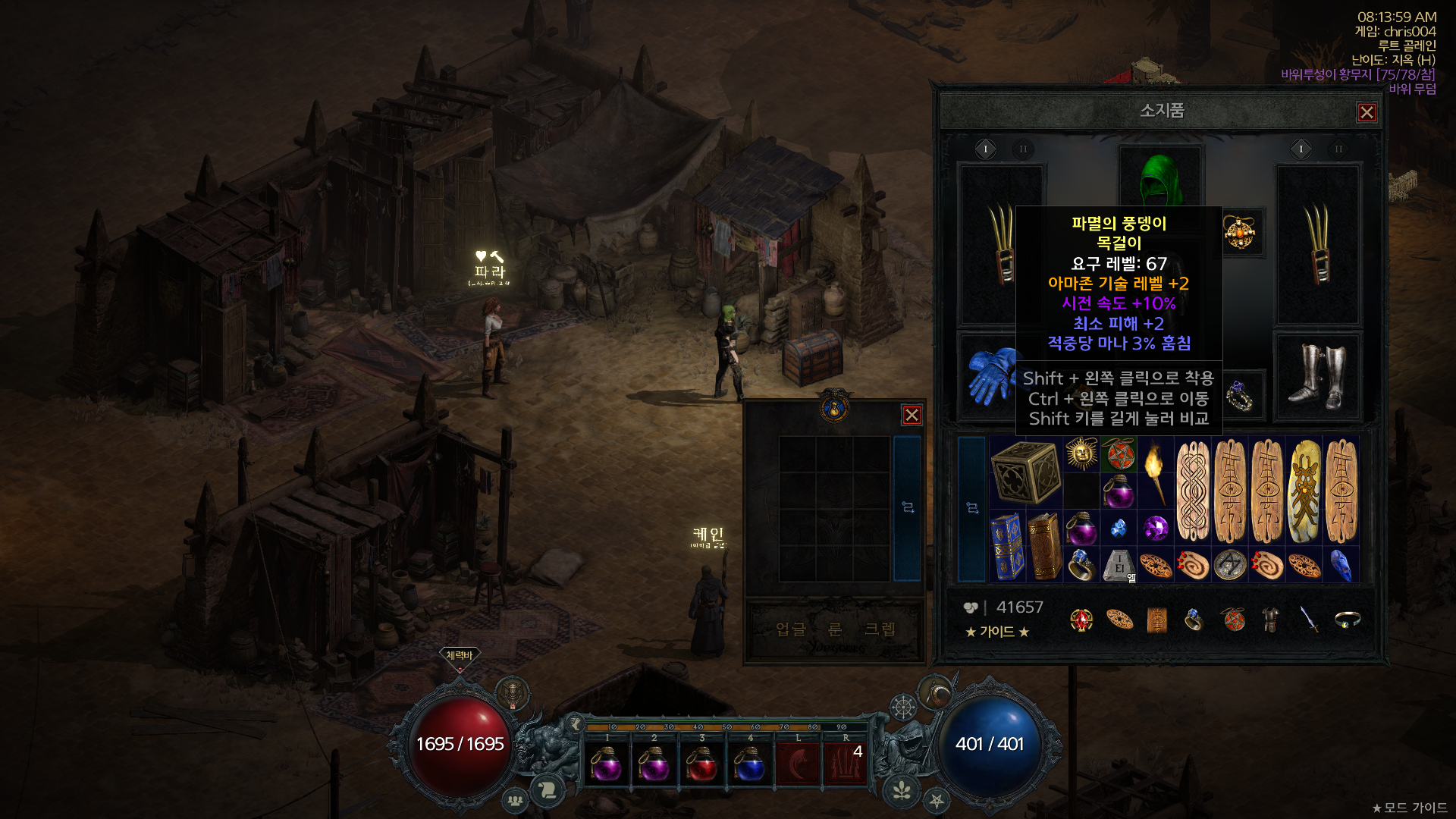This screenshot has height=819, width=1456.
Task: Select the golden sun-face amulet
Action: (1081, 453)
